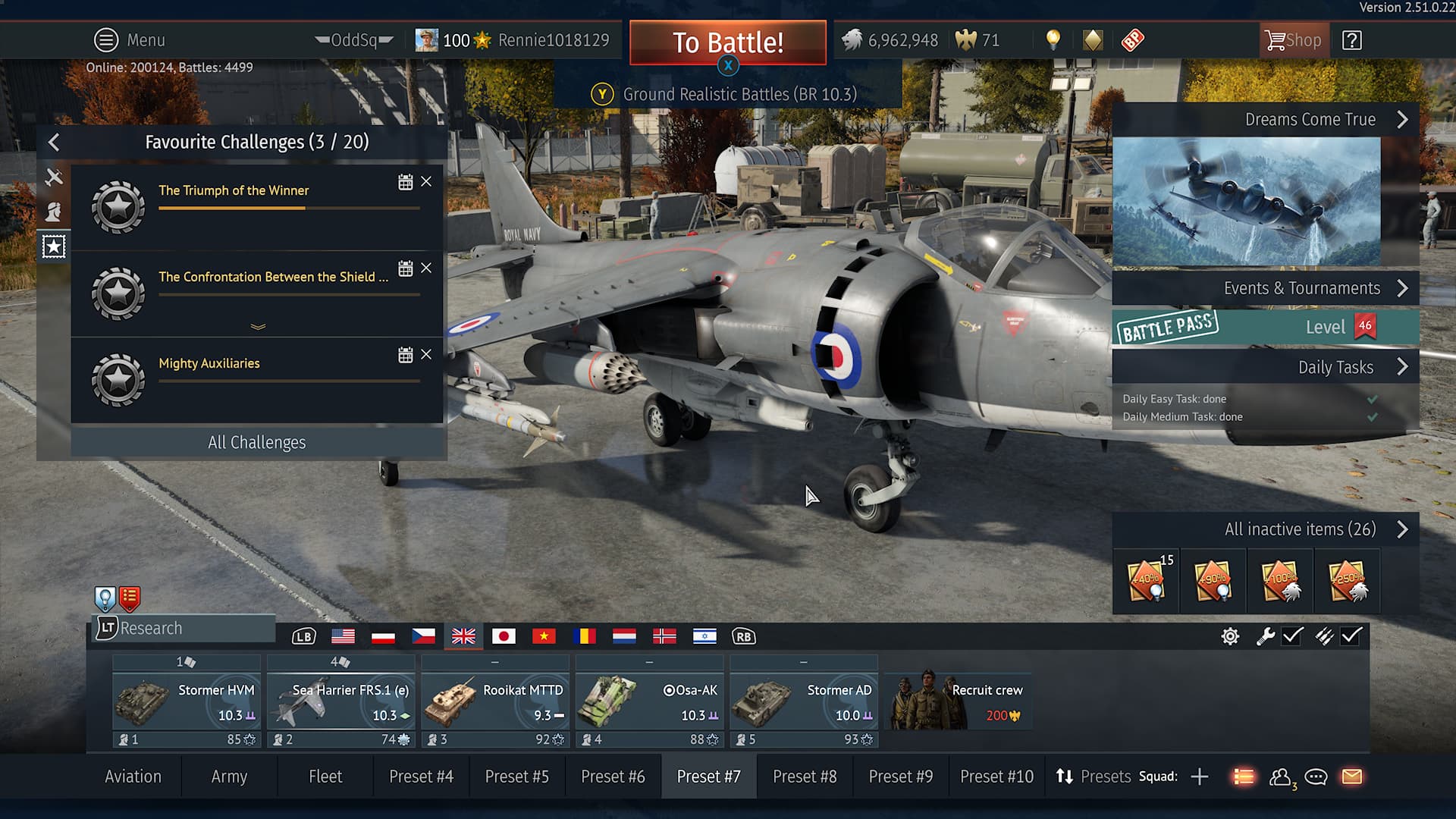1456x819 pixels.
Task: Select the USA nation flag
Action: pos(343,636)
